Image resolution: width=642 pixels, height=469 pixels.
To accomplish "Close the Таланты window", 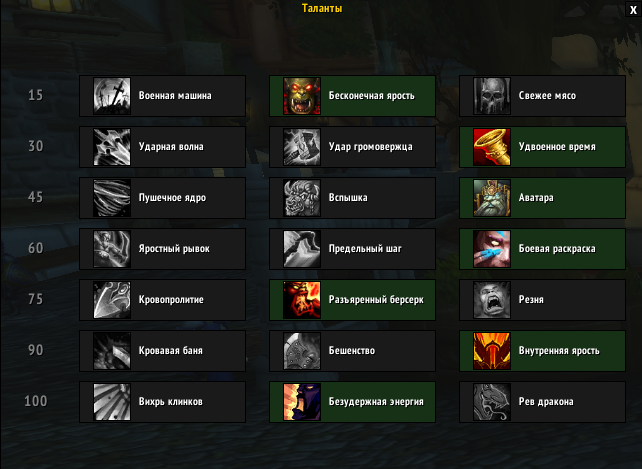I will click(631, 8).
